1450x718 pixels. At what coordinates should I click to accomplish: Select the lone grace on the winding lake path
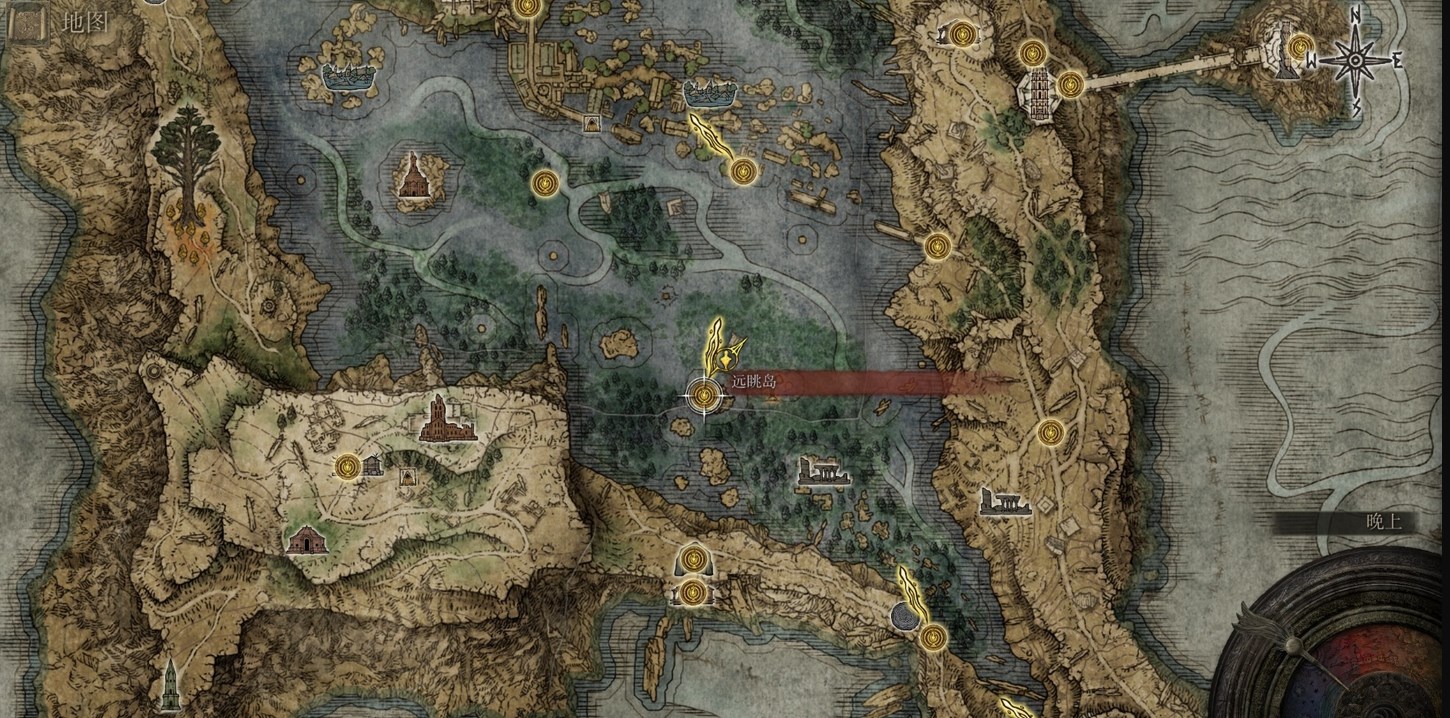[x=545, y=183]
